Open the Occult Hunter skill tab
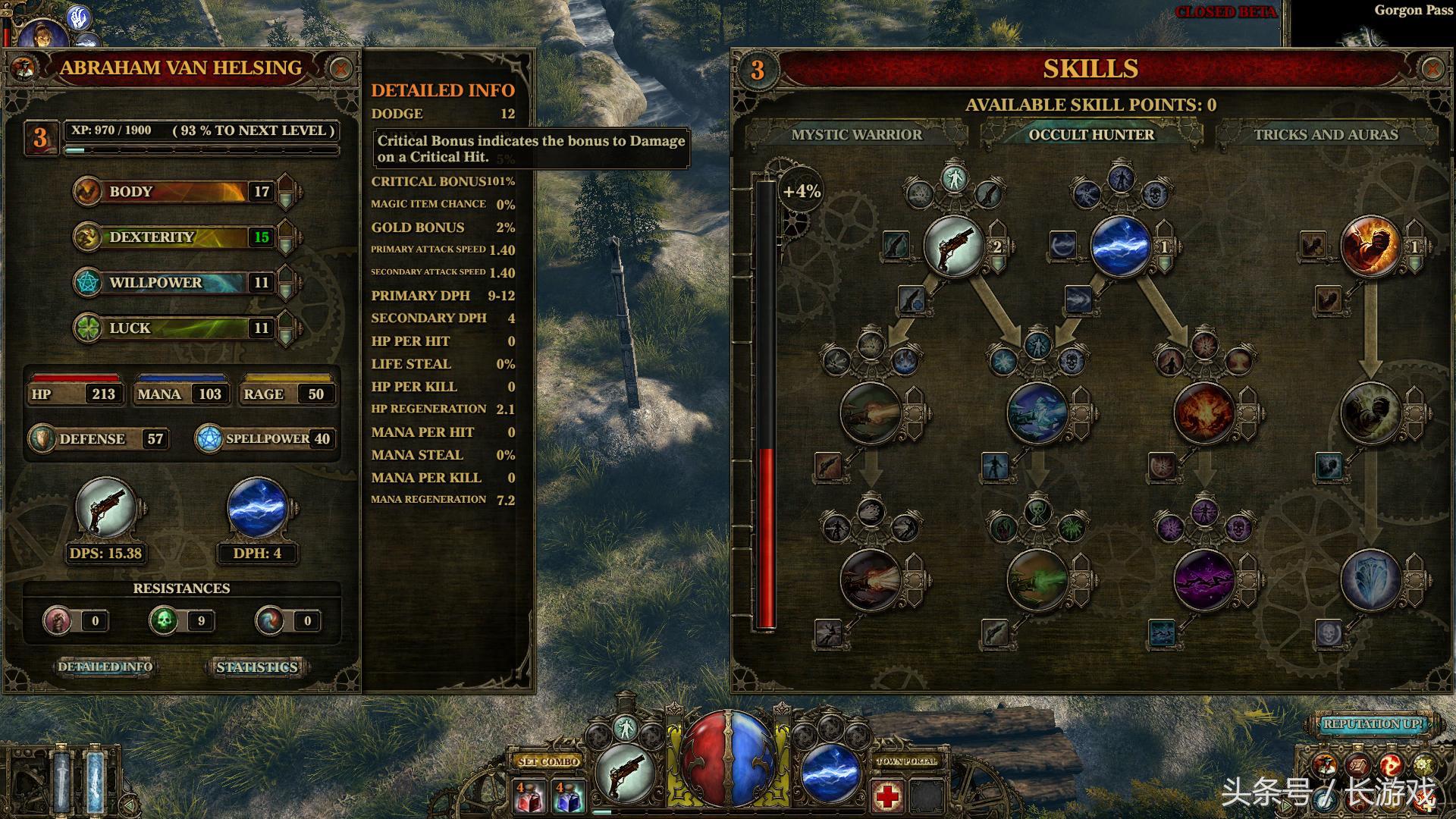Viewport: 1456px width, 819px height. click(x=1091, y=135)
